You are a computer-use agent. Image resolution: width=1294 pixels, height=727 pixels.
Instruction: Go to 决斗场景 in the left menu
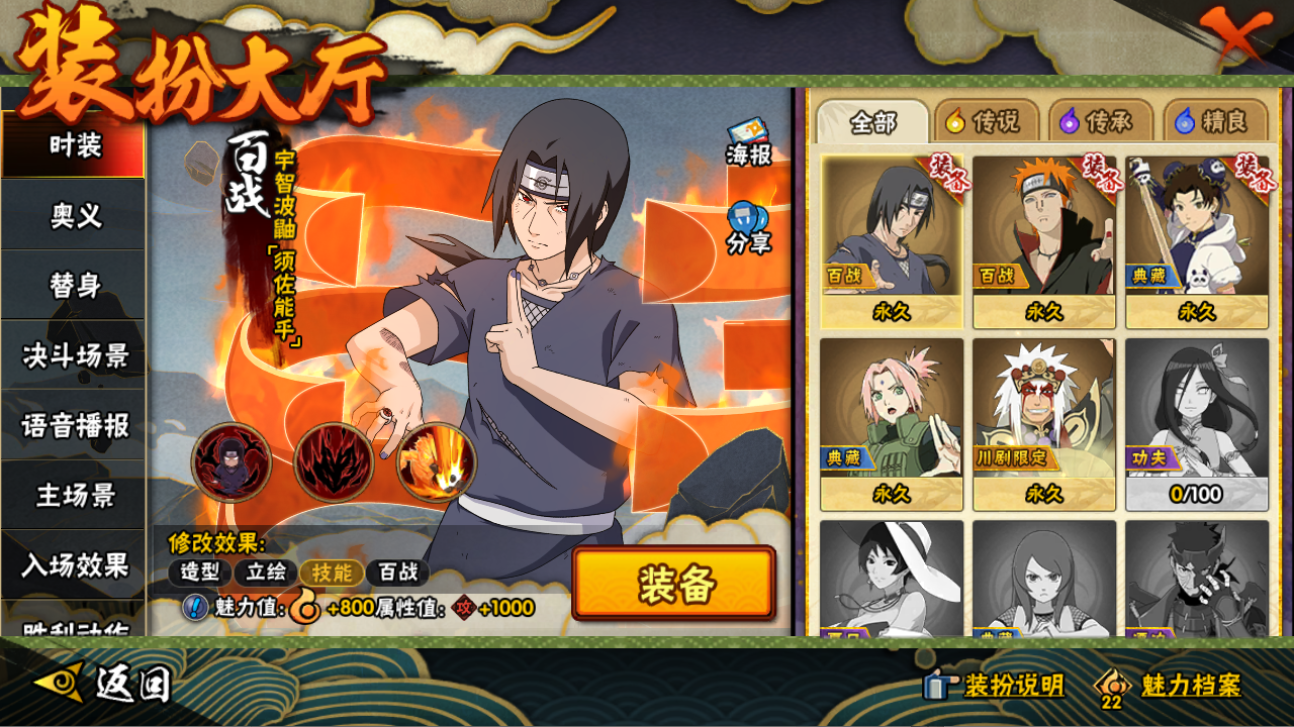pyautogui.click(x=75, y=356)
